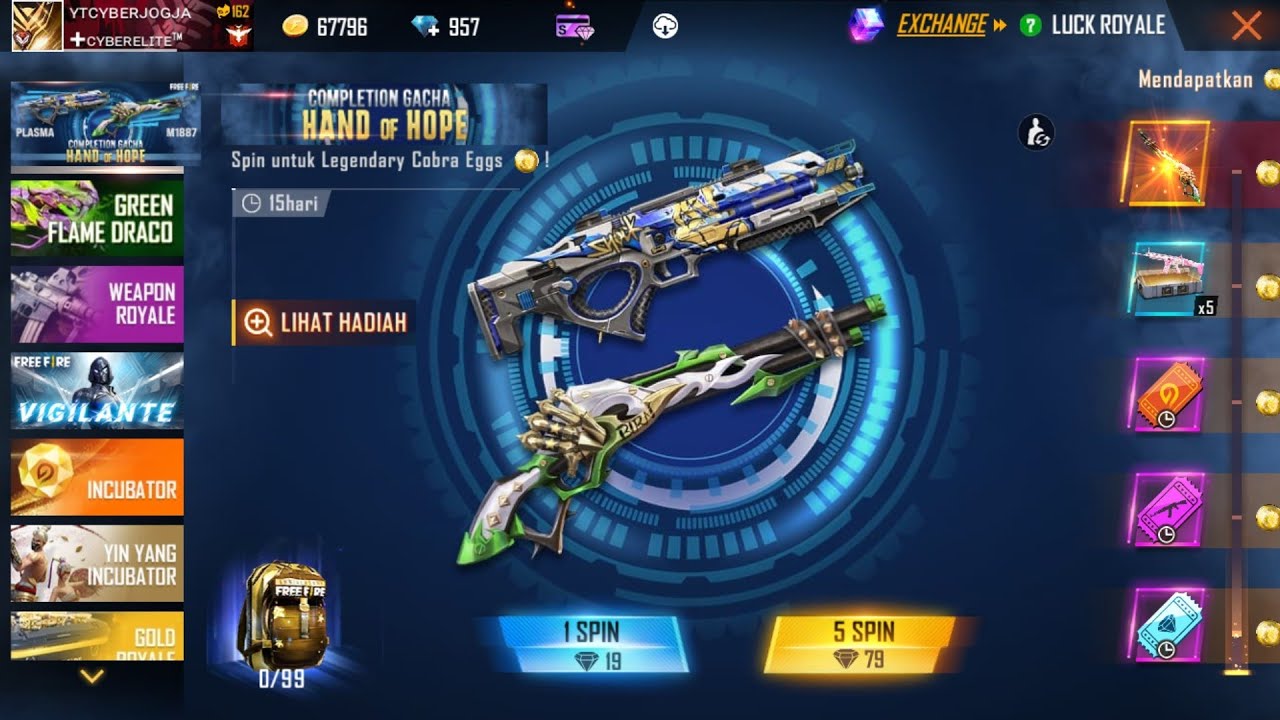Click the Luck Royale help question mark
The height and width of the screenshot is (720, 1280).
click(x=1030, y=25)
